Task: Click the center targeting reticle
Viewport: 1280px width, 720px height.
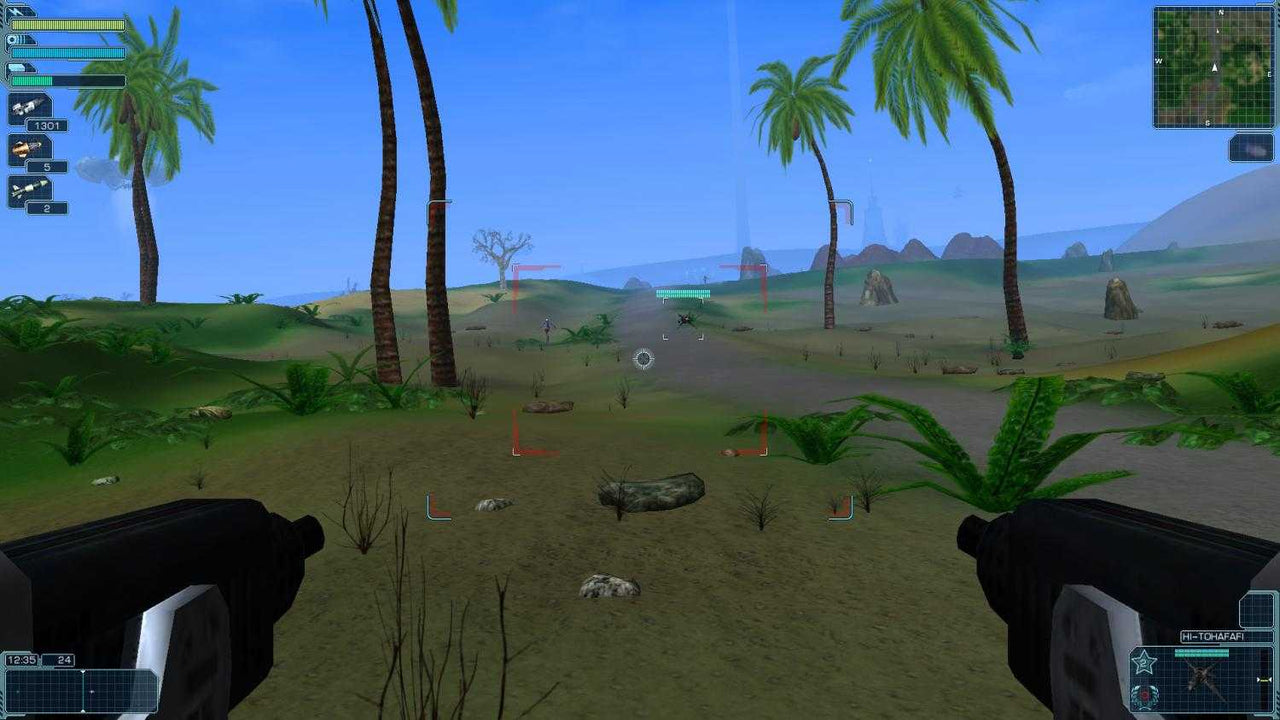Action: 644,360
